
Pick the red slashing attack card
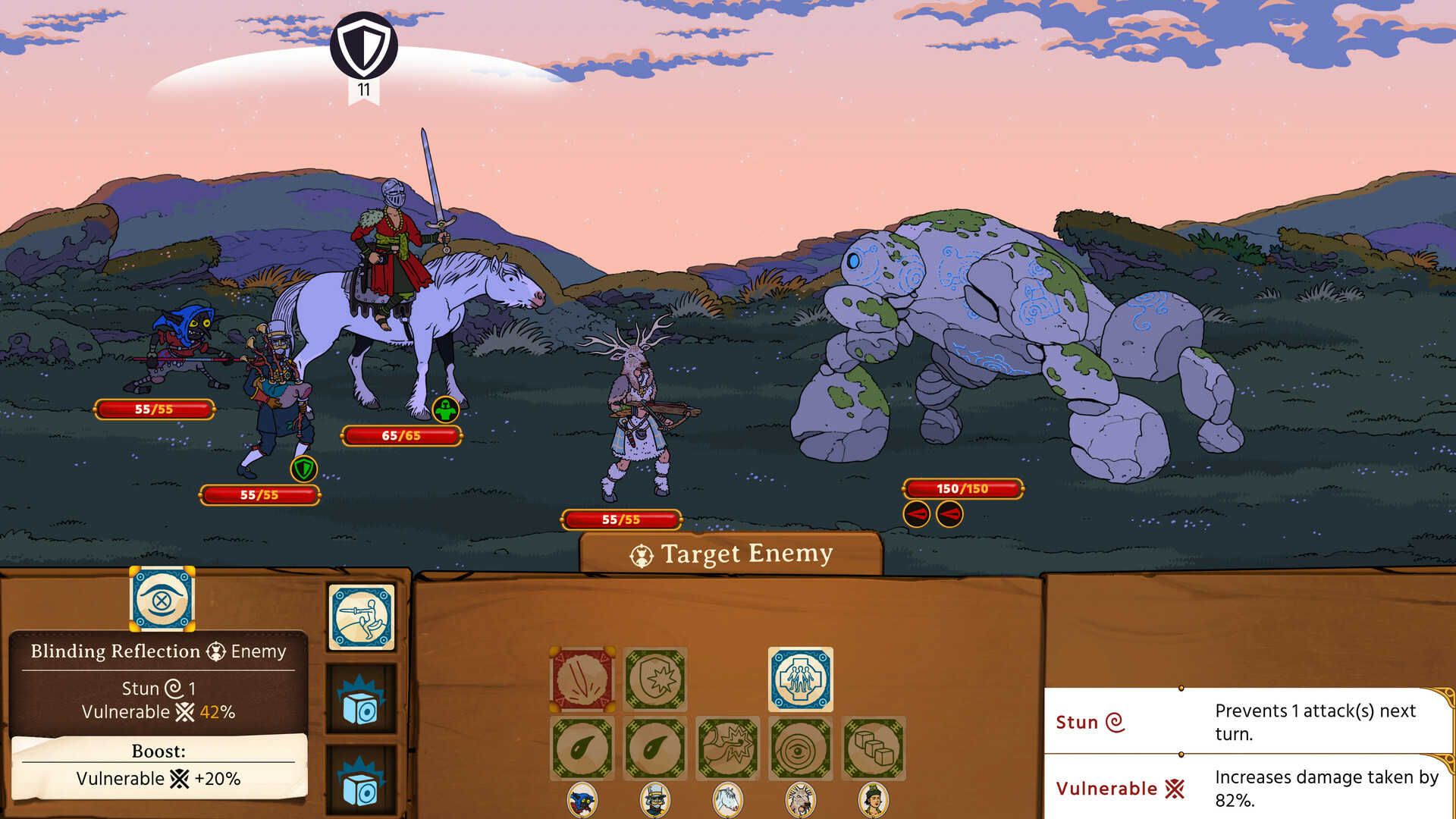pos(582,679)
